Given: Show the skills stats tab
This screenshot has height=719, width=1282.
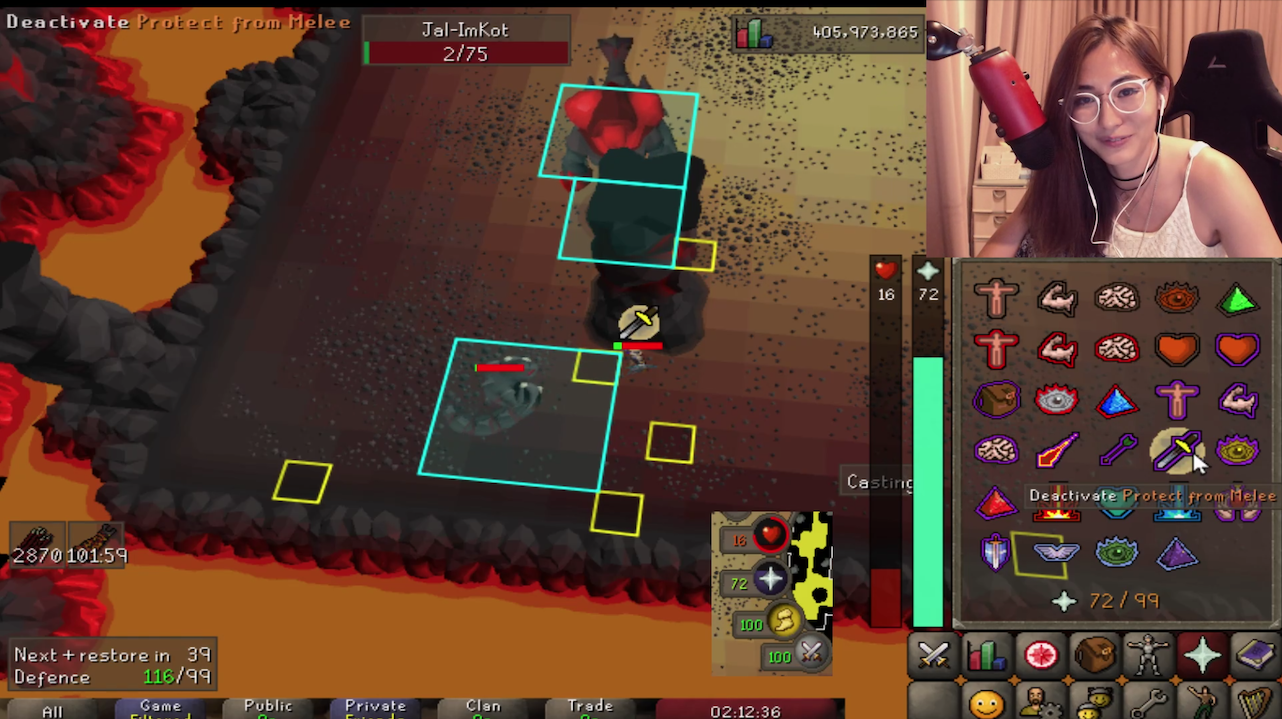Looking at the screenshot, I should (x=987, y=655).
